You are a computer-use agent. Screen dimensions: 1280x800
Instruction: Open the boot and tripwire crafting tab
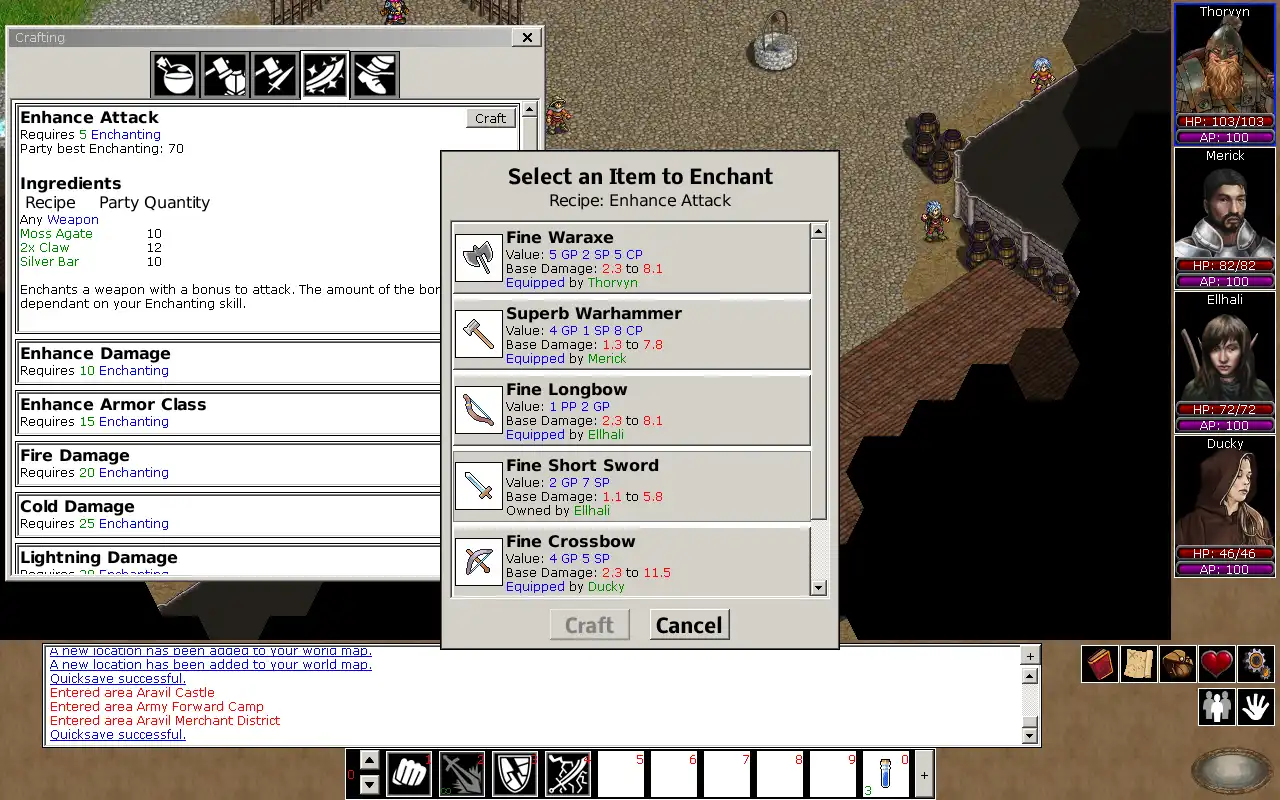click(375, 75)
